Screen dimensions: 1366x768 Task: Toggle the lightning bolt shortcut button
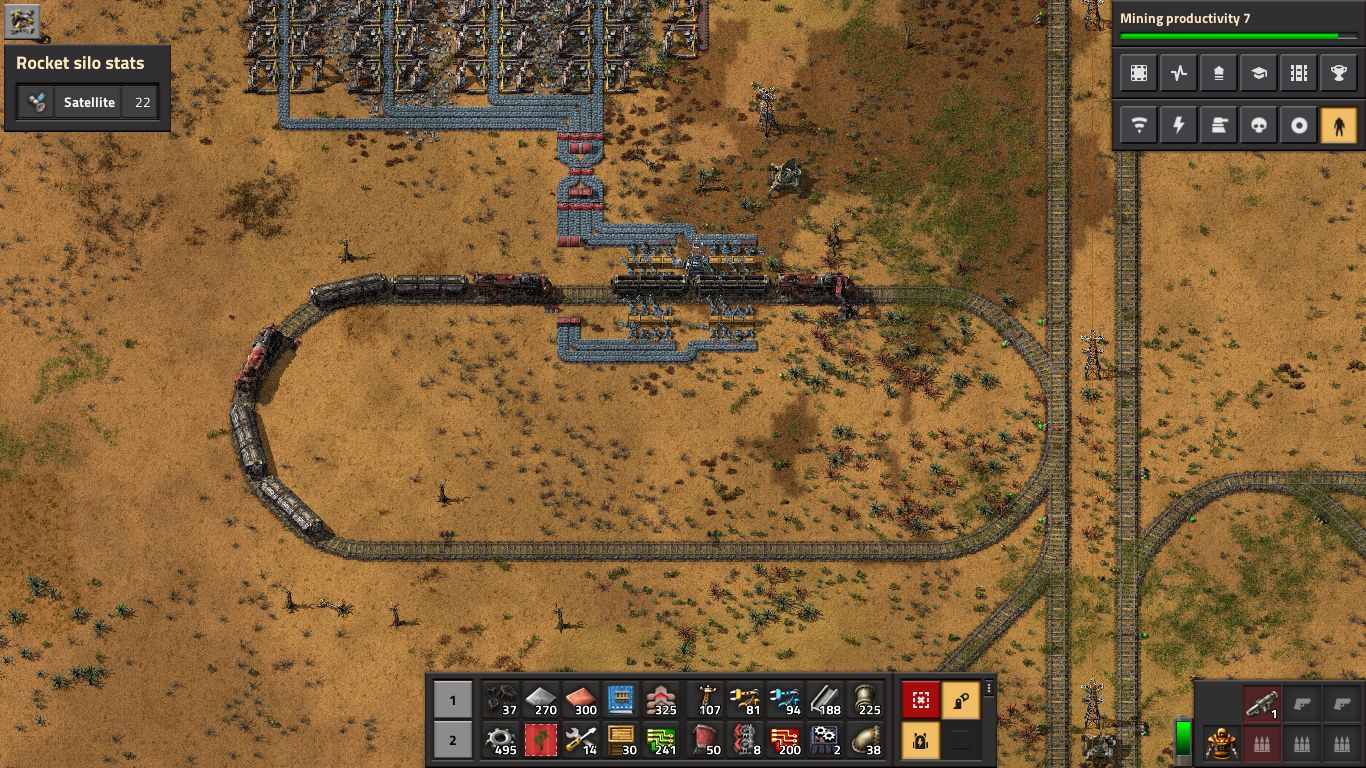pos(1179,126)
